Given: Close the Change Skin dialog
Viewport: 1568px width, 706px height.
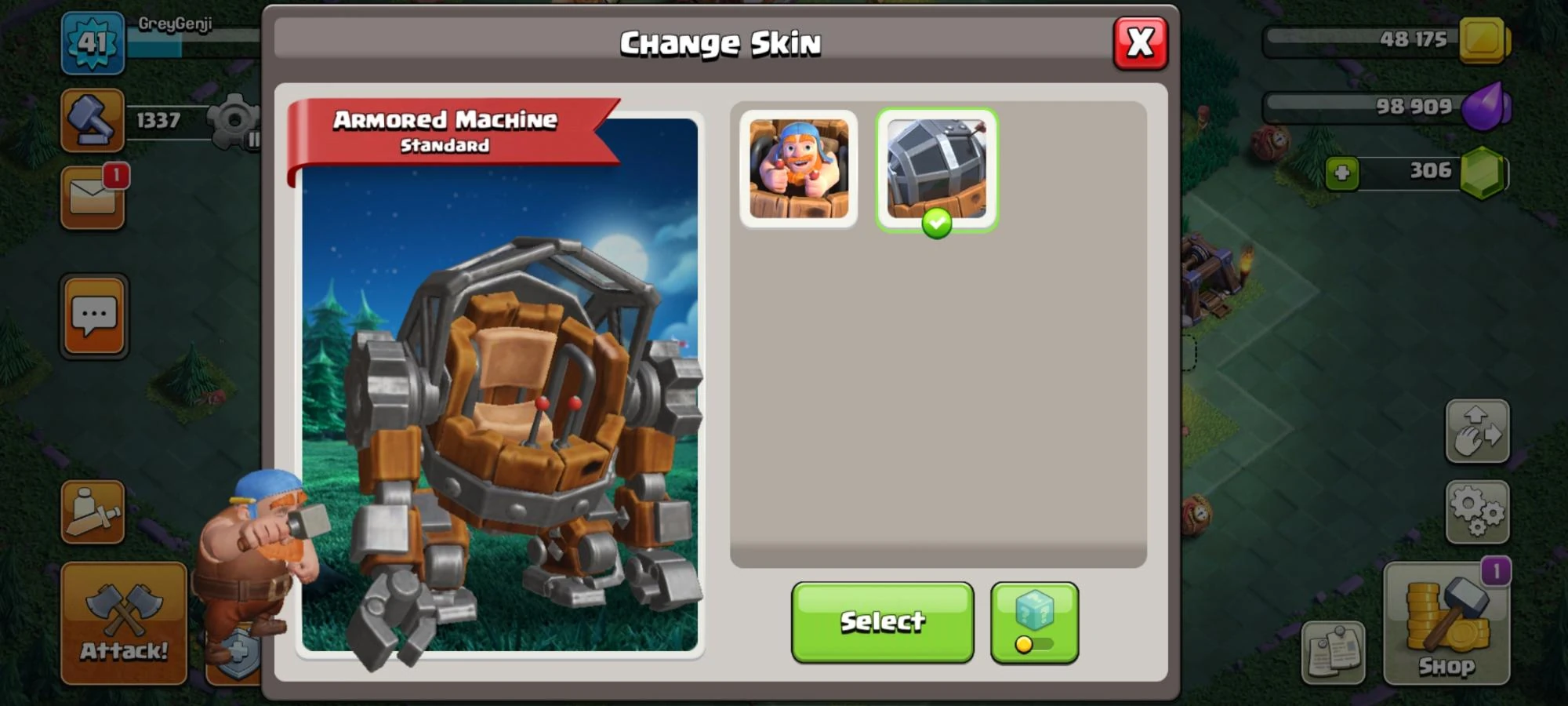Looking at the screenshot, I should click(1142, 43).
